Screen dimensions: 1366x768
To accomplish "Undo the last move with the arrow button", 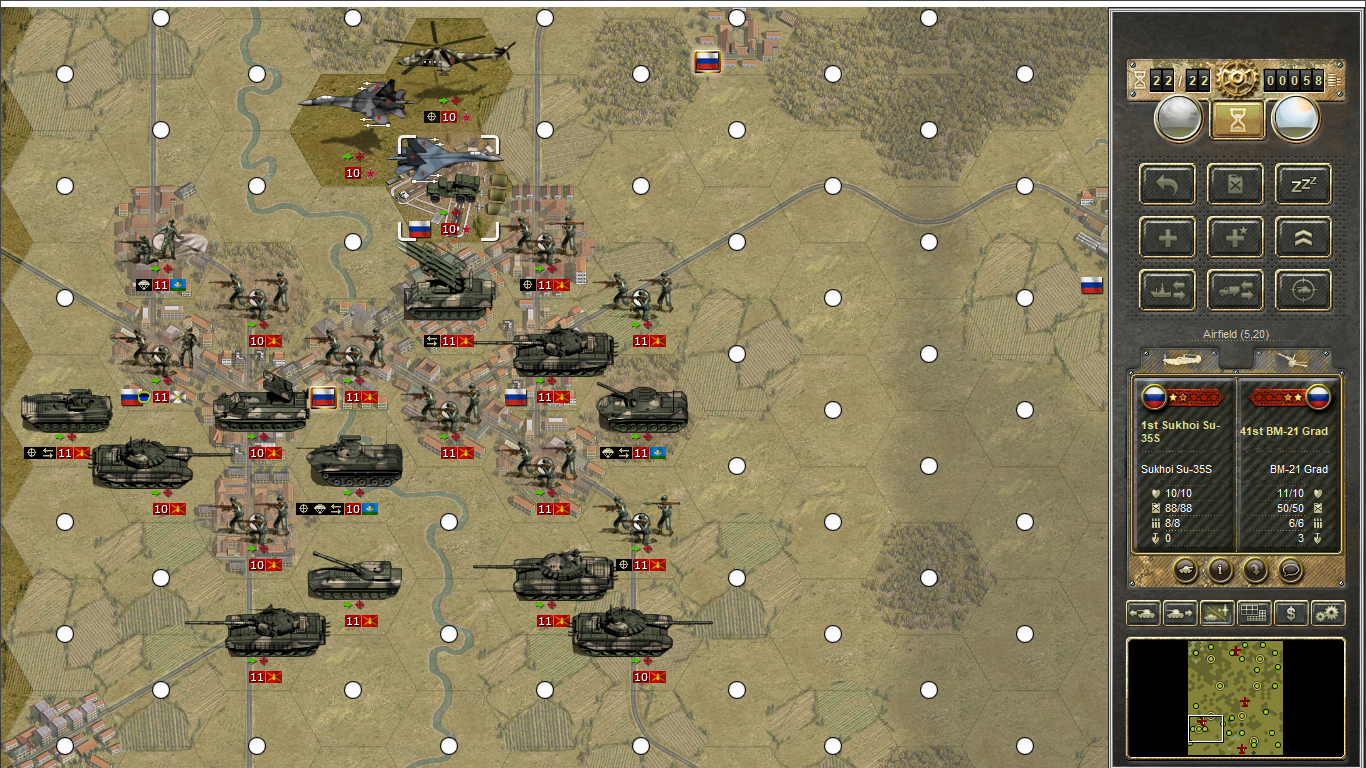I will (x=1167, y=184).
